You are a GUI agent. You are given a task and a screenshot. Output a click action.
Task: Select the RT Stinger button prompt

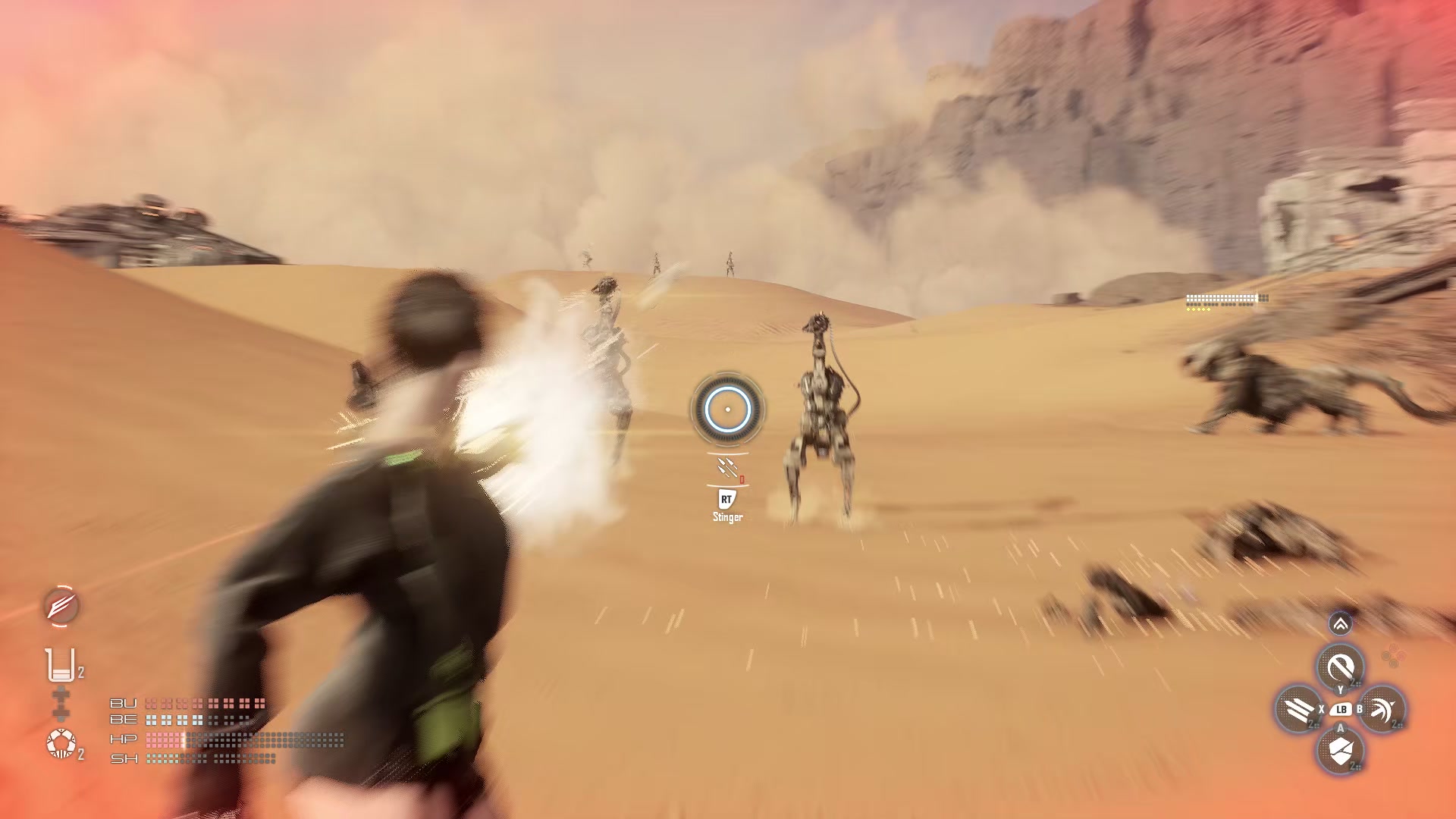click(x=726, y=500)
